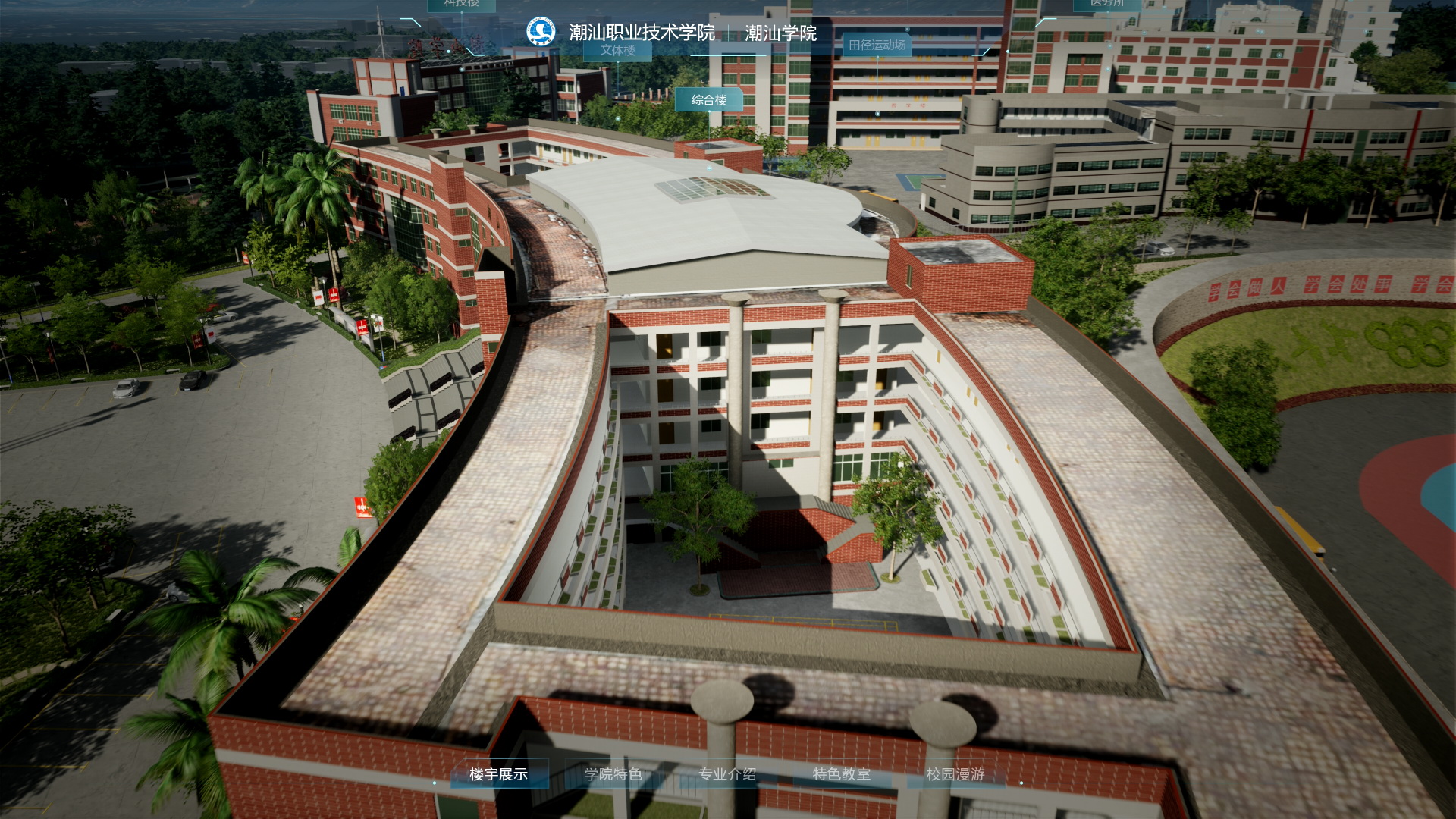The image size is (1456, 819).
Task: Click the round college logo emblem
Action: coord(541,32)
